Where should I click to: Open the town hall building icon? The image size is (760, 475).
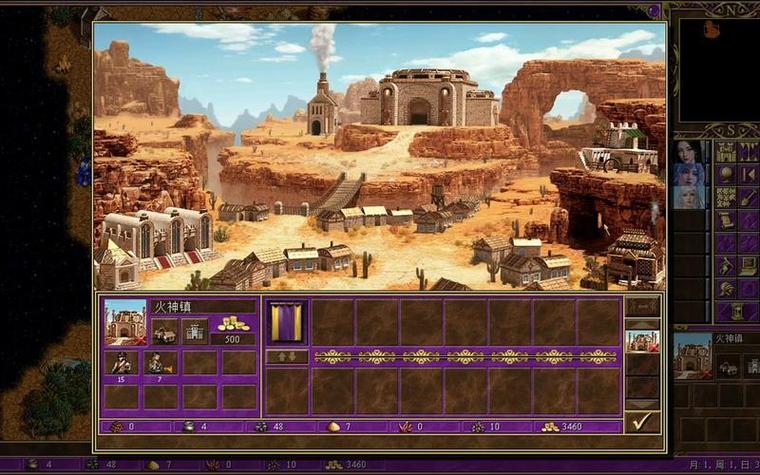pyautogui.click(x=164, y=331)
